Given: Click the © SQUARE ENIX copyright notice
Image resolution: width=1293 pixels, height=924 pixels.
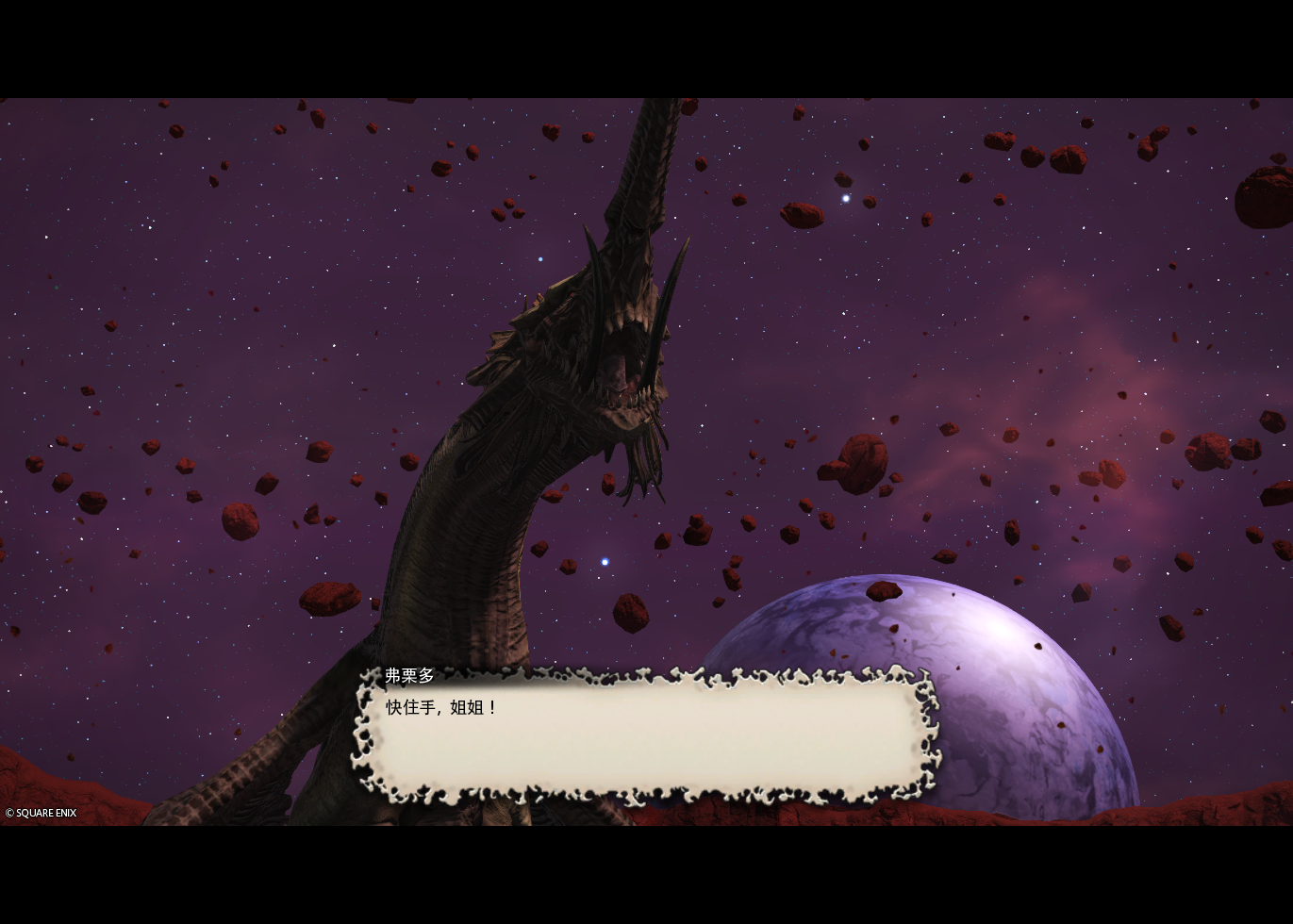Looking at the screenshot, I should pos(40,813).
